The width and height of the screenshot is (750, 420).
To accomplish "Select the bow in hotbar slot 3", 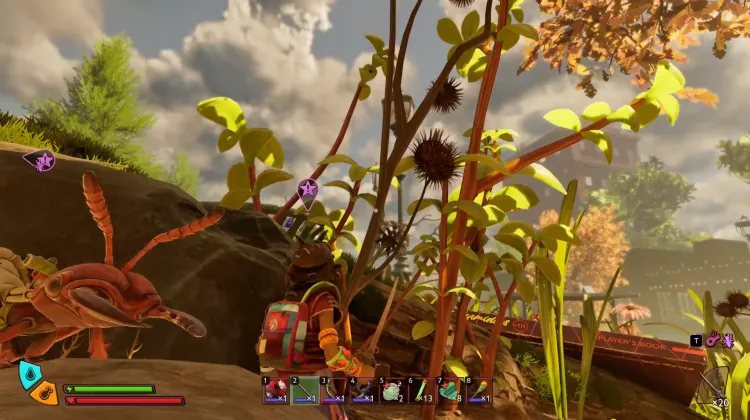I will coord(334,390).
